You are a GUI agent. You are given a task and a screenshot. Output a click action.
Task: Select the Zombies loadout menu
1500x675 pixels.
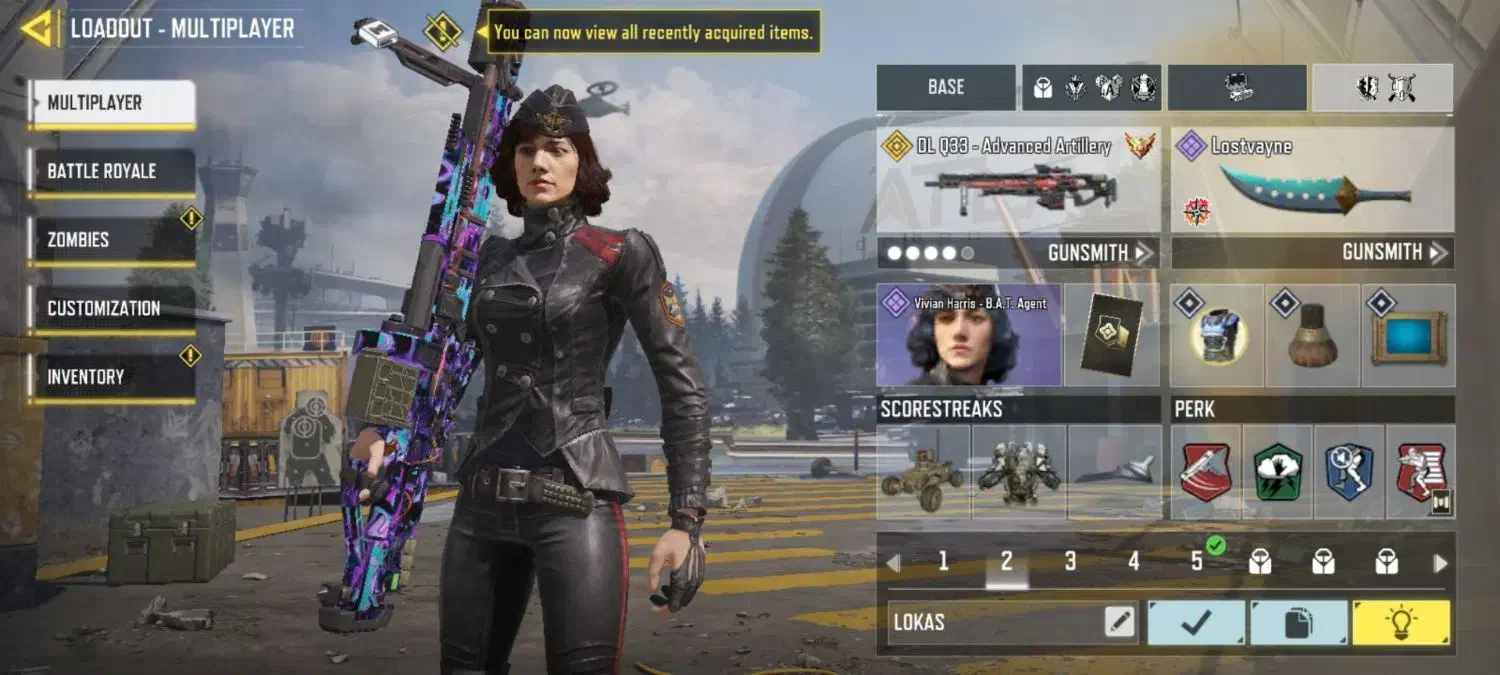pos(111,241)
